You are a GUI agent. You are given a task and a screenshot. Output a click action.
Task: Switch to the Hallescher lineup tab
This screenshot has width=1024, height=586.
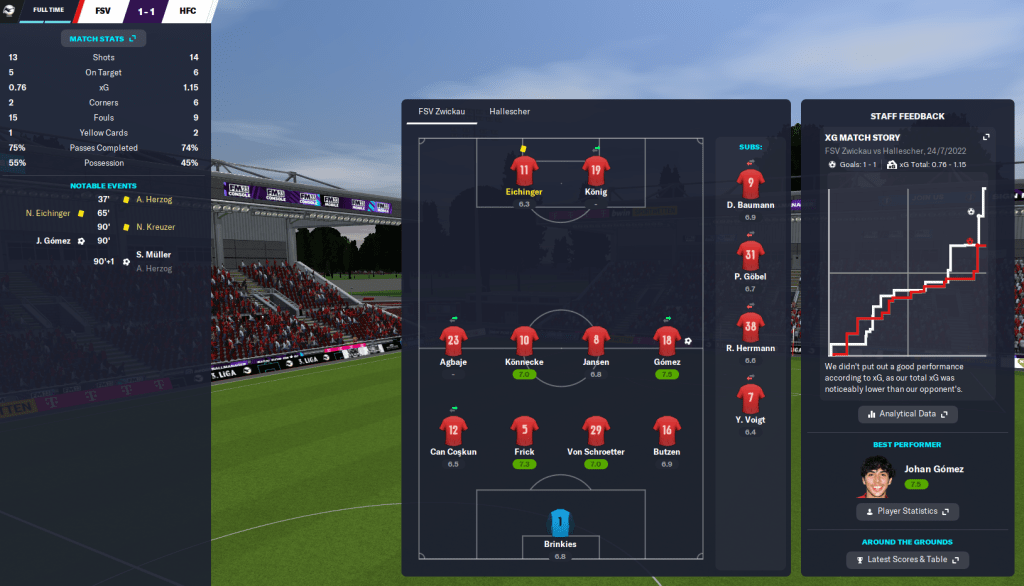click(x=510, y=111)
